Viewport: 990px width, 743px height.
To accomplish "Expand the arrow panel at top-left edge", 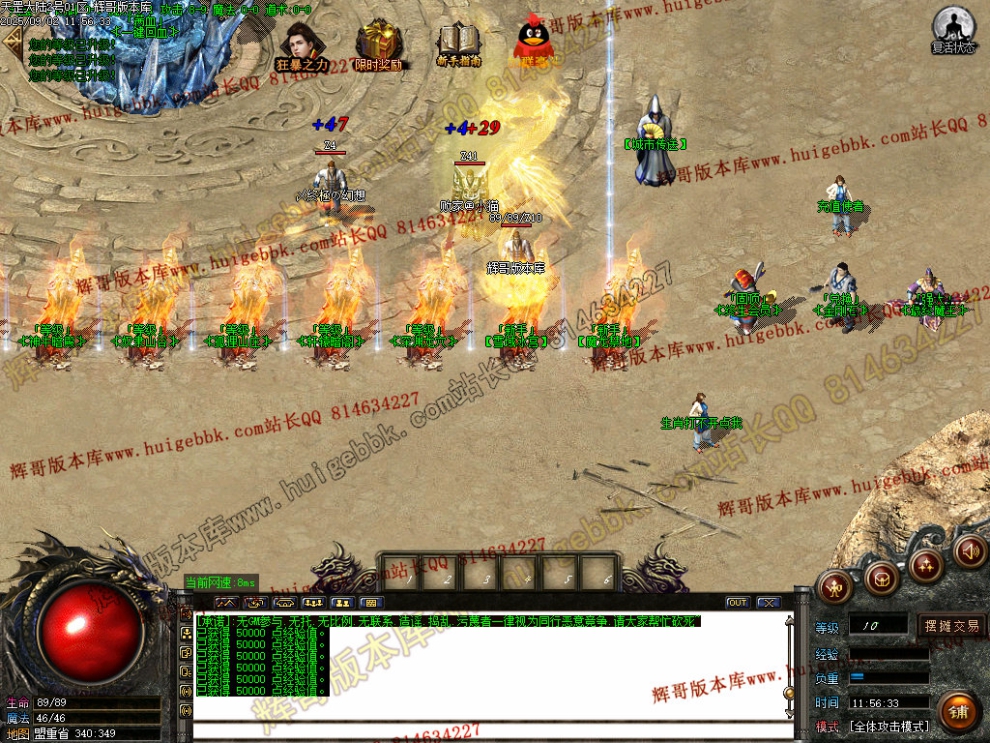I will point(11,42).
